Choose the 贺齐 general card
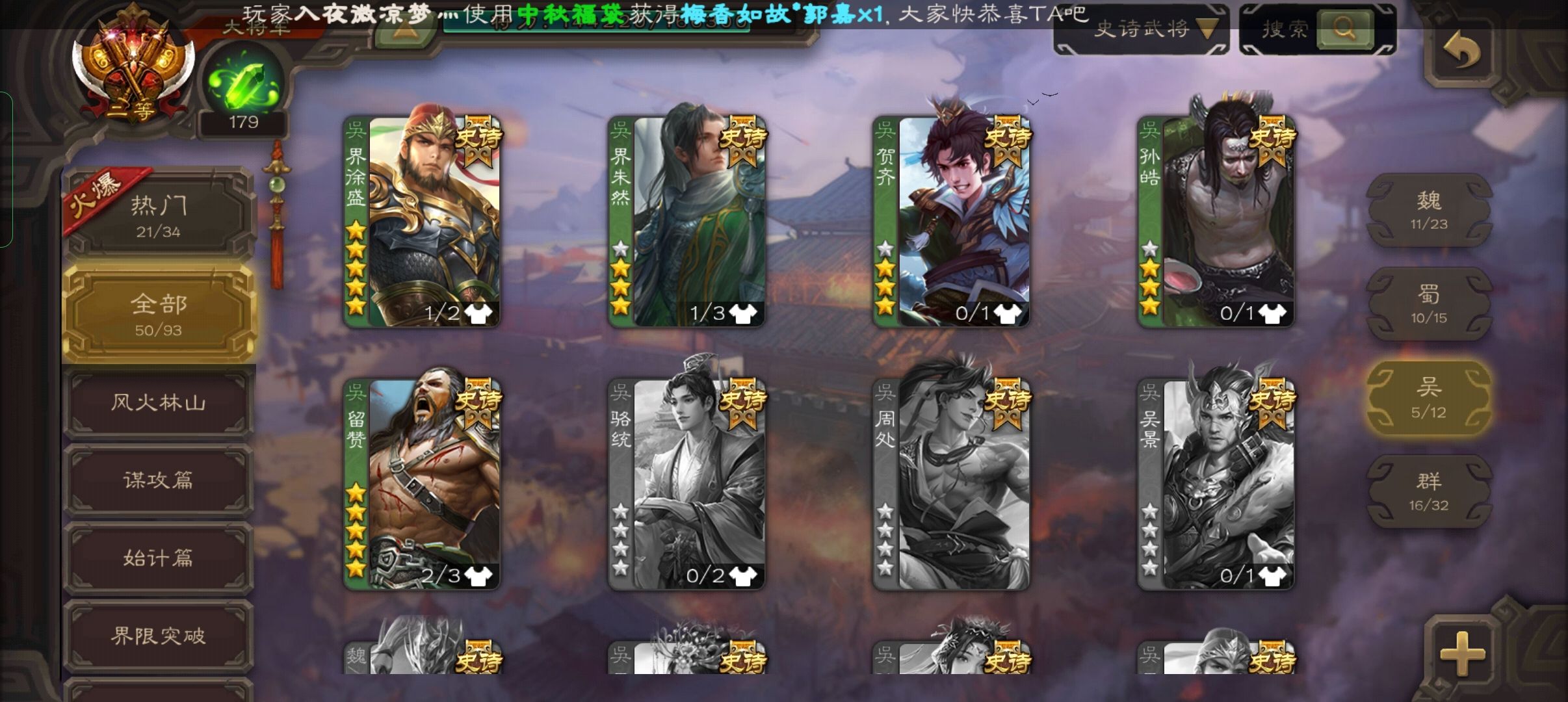Screen dimensions: 1568x702 [951, 221]
